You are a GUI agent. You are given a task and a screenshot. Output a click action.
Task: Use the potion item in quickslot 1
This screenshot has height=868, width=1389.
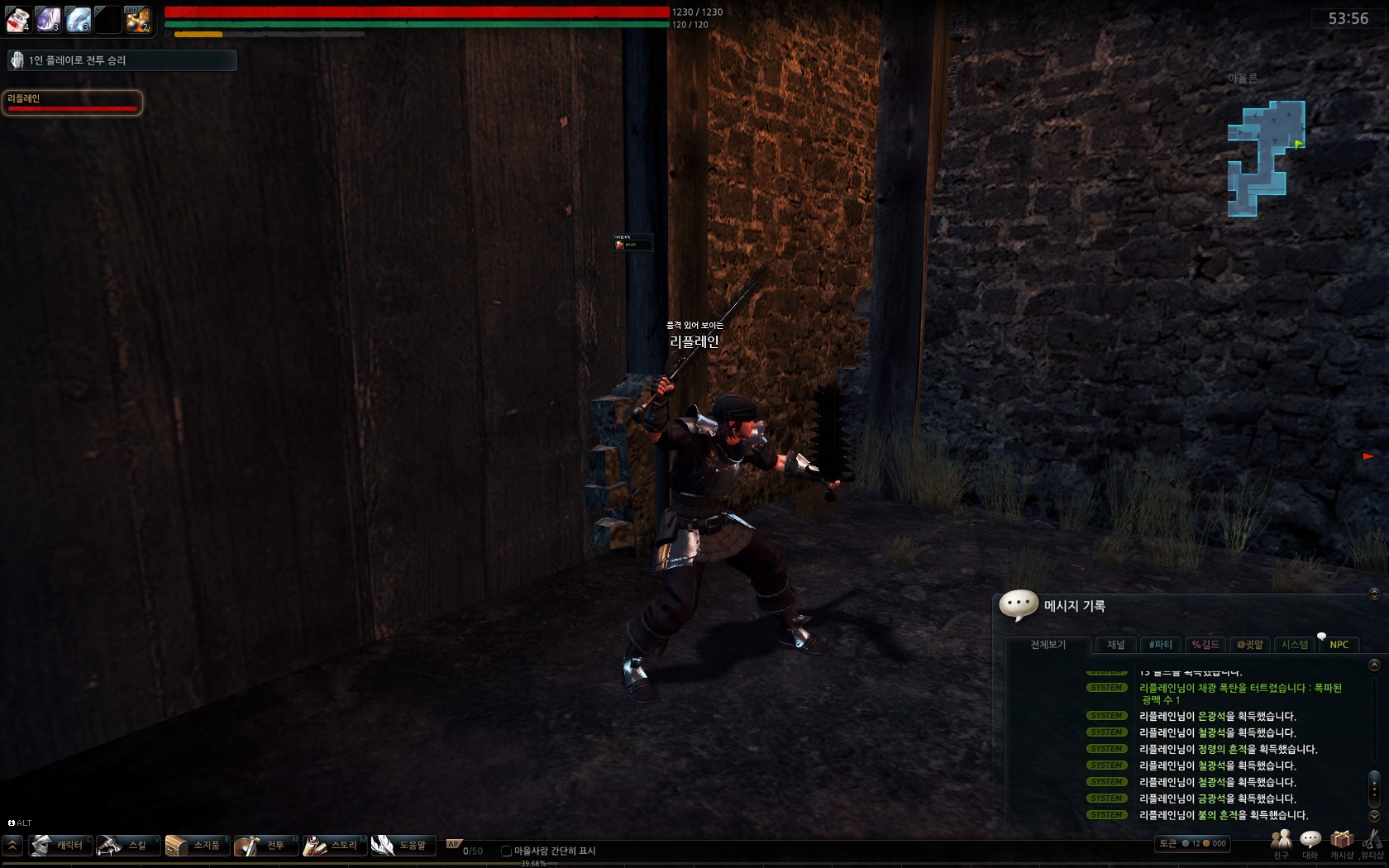click(18, 18)
